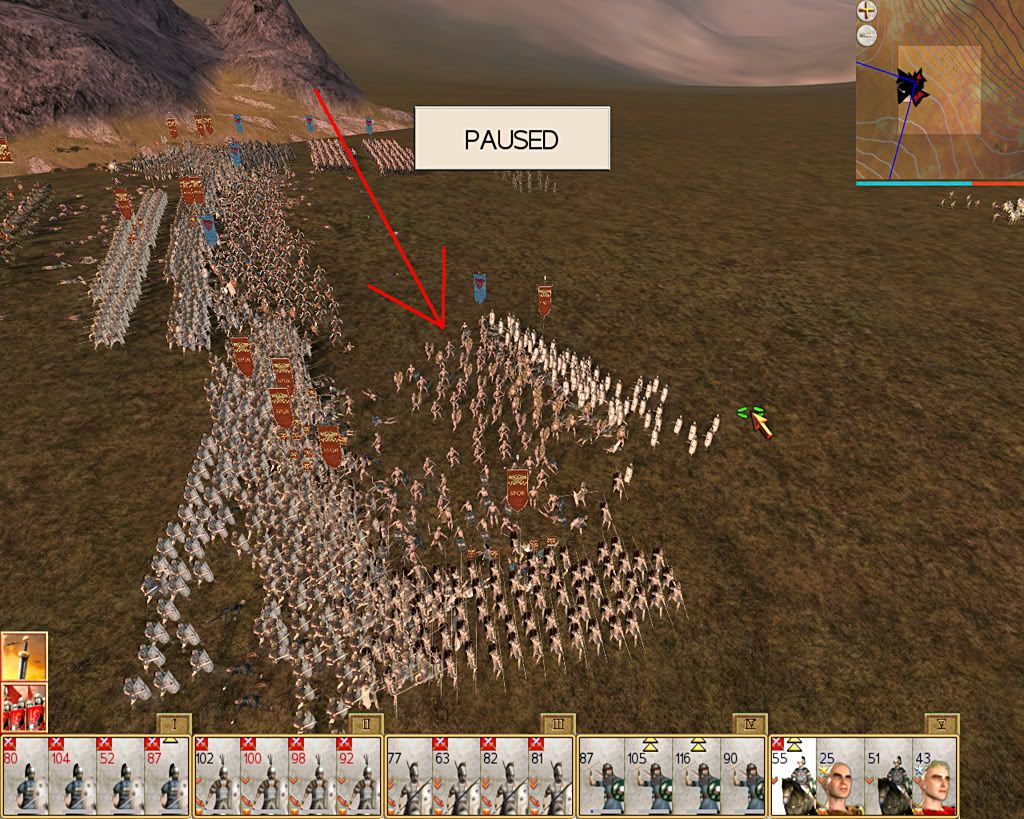Image resolution: width=1024 pixels, height=819 pixels.
Task: Click the battlefield minimap
Action: tap(940, 92)
